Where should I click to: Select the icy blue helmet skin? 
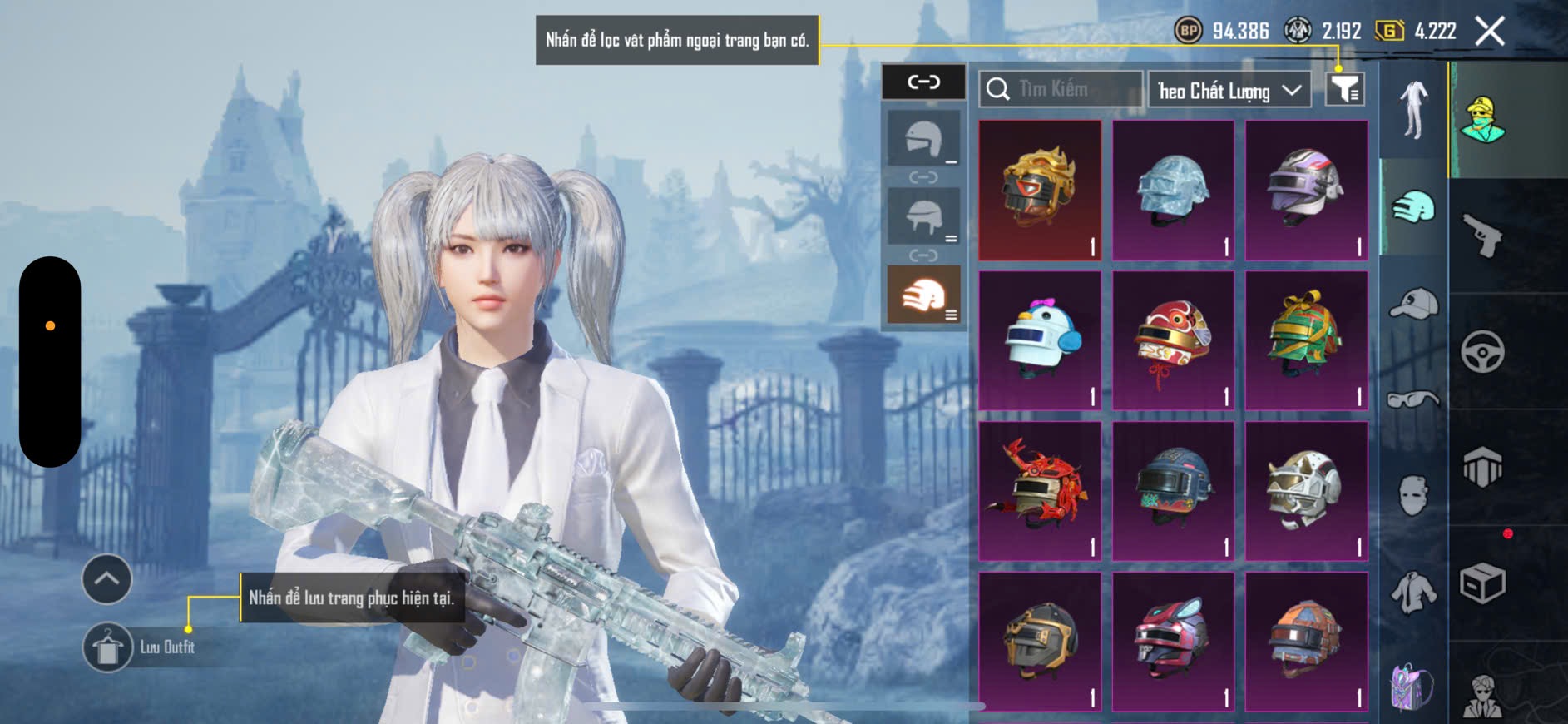click(1173, 190)
